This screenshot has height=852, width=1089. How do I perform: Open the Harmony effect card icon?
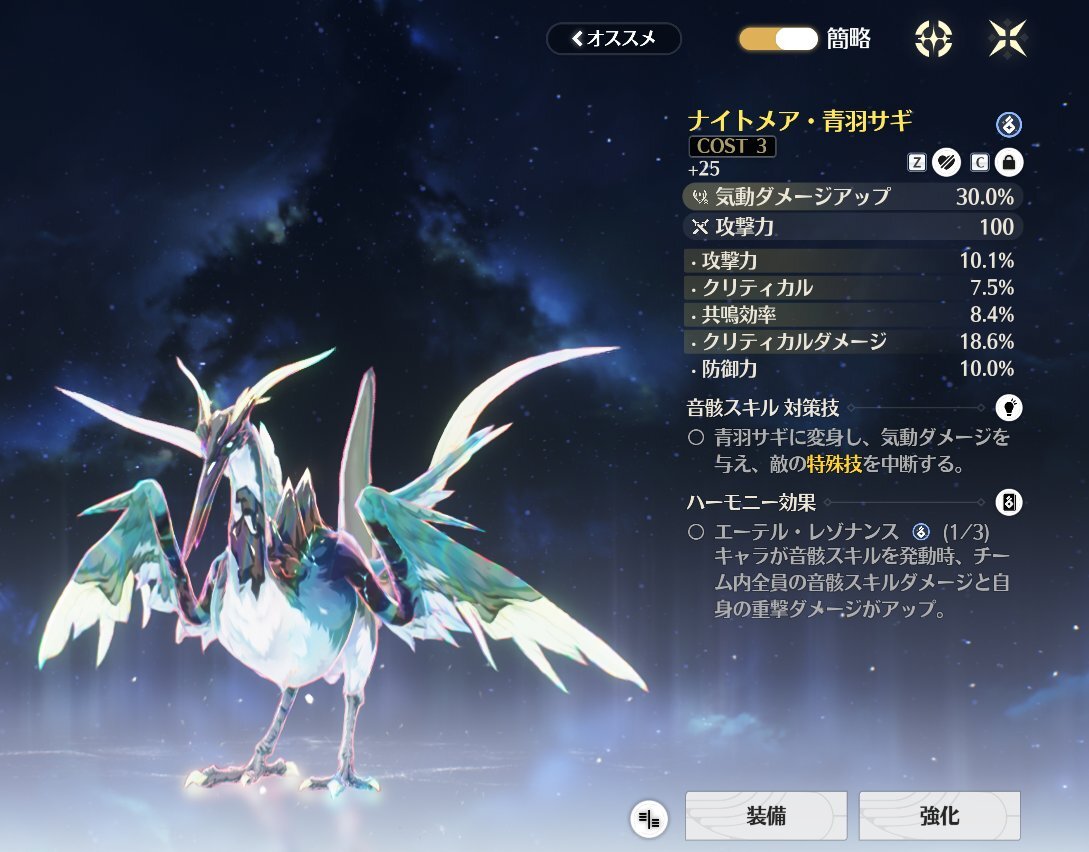(1009, 503)
